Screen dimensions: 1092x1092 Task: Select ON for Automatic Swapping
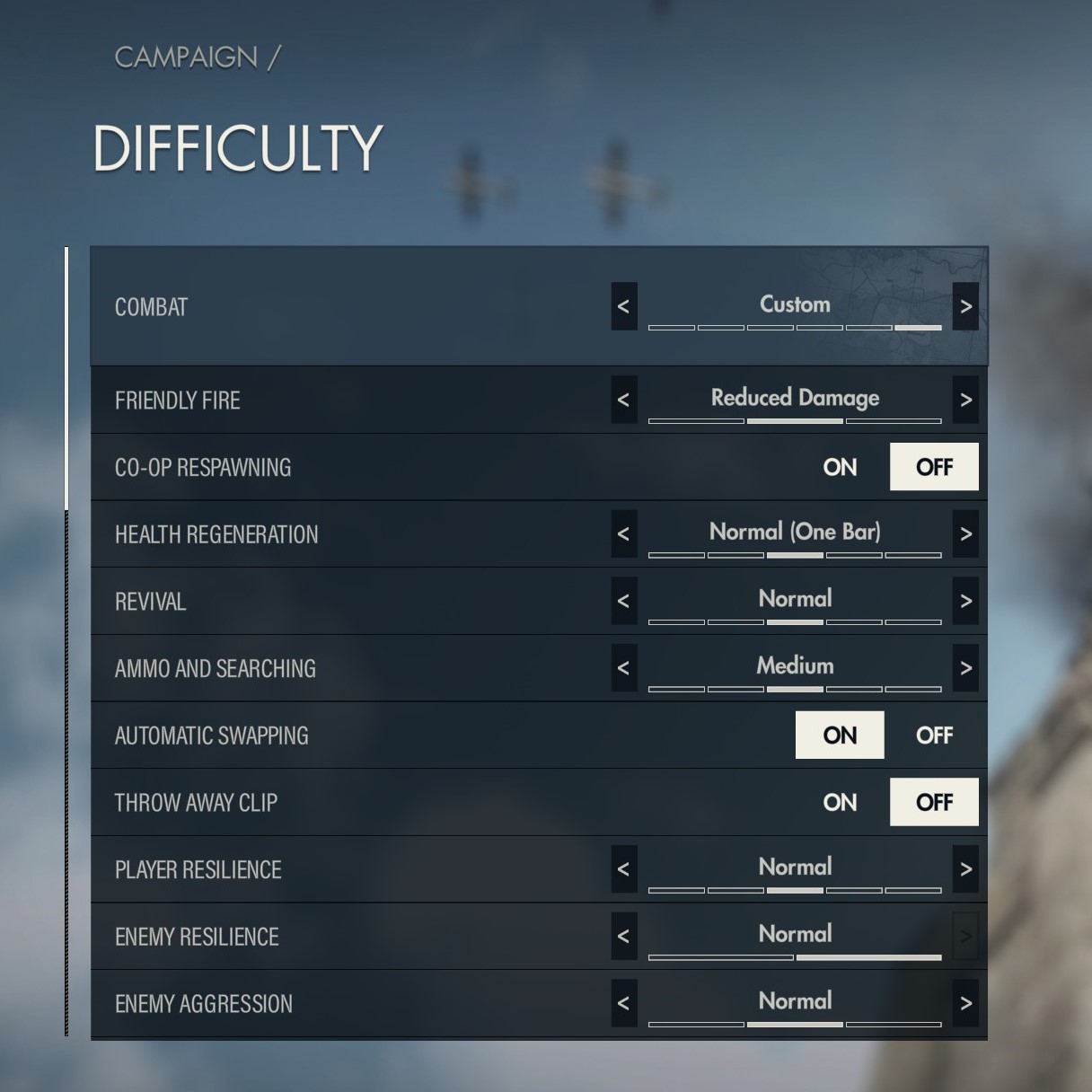(x=840, y=735)
